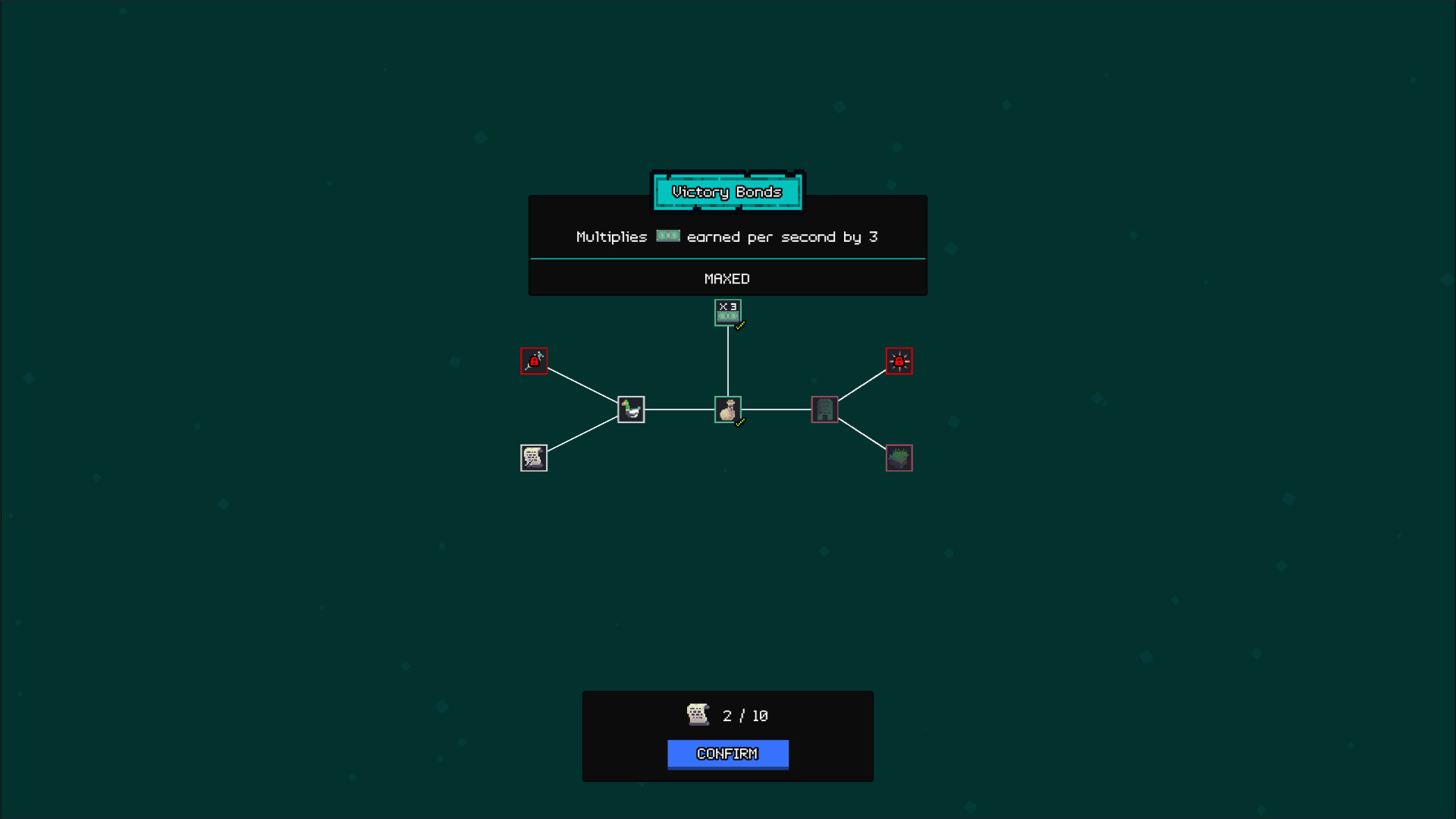This screenshot has height=819, width=1456.
Task: Toggle selection of the duck node
Action: coord(630,409)
